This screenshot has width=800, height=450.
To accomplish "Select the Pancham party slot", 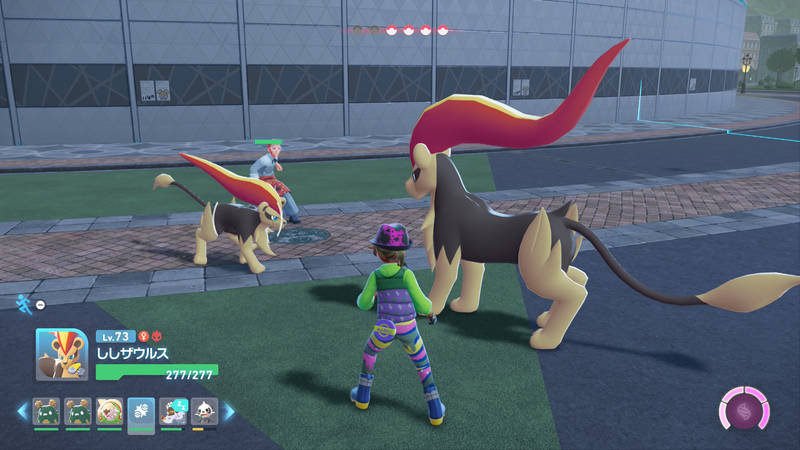I will [205, 411].
